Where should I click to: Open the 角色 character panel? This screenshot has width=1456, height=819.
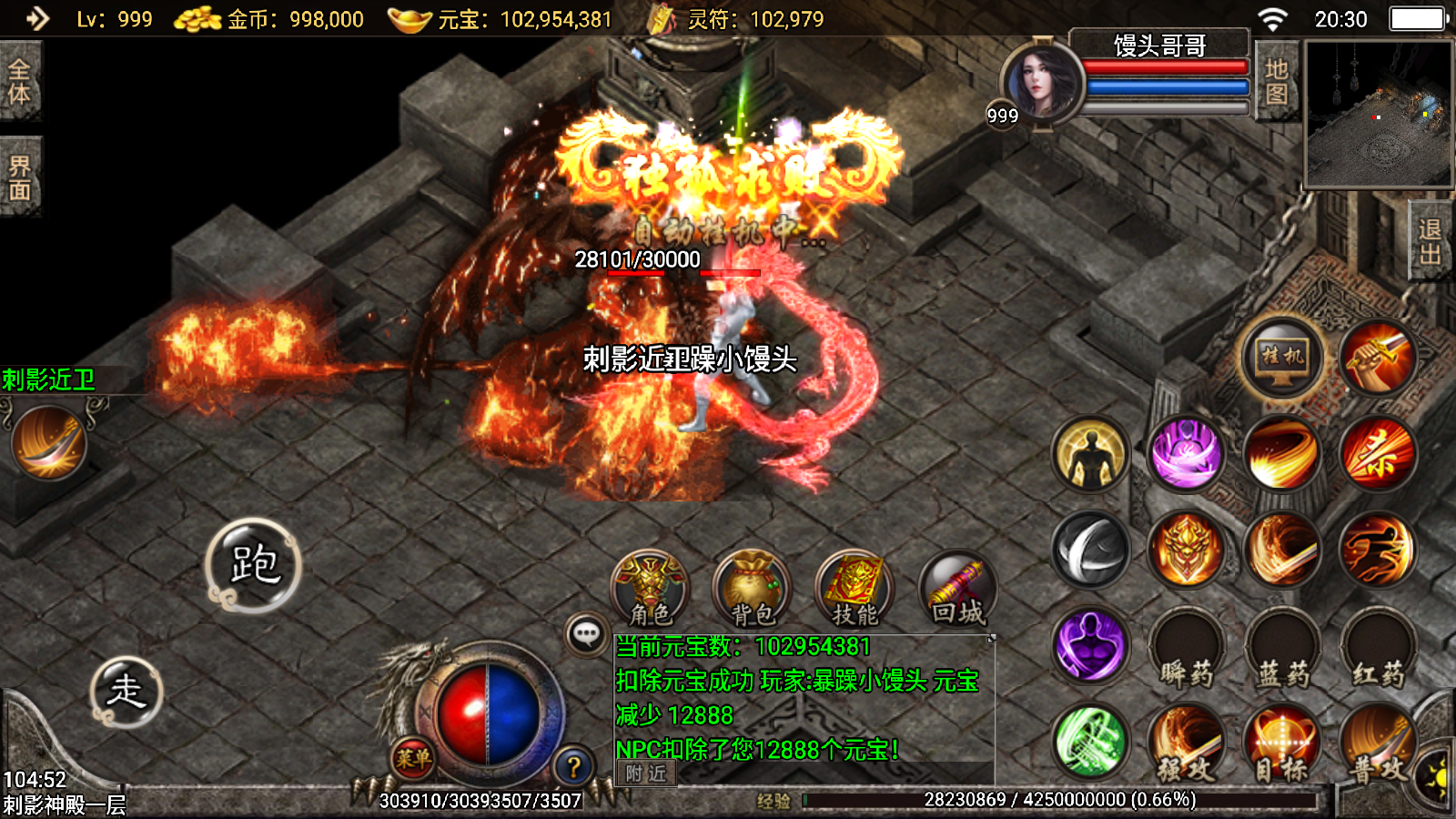pyautogui.click(x=650, y=591)
